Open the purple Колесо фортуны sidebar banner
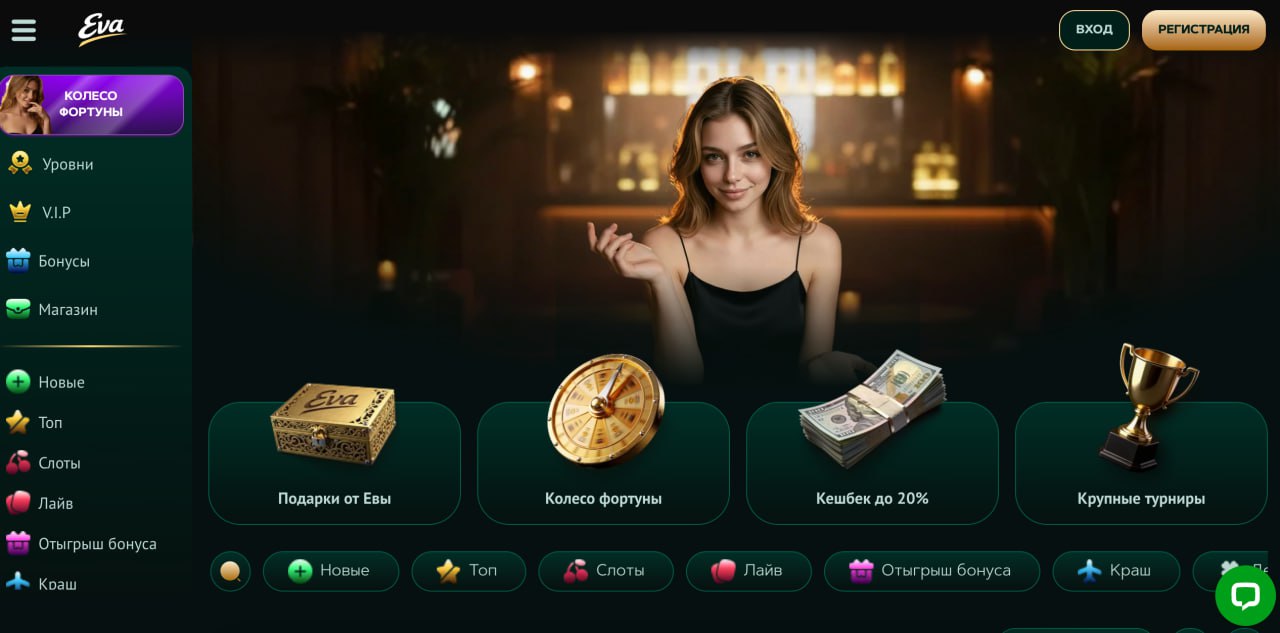 pyautogui.click(x=92, y=105)
